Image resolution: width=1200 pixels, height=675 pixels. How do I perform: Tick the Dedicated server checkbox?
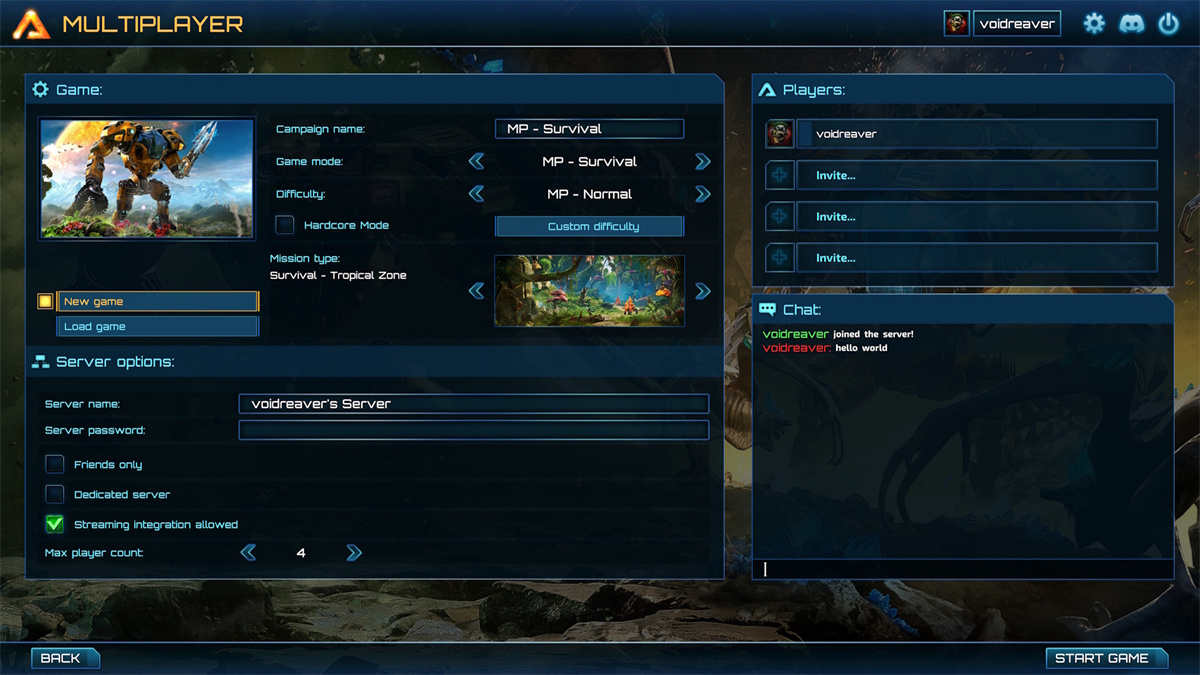[55, 494]
